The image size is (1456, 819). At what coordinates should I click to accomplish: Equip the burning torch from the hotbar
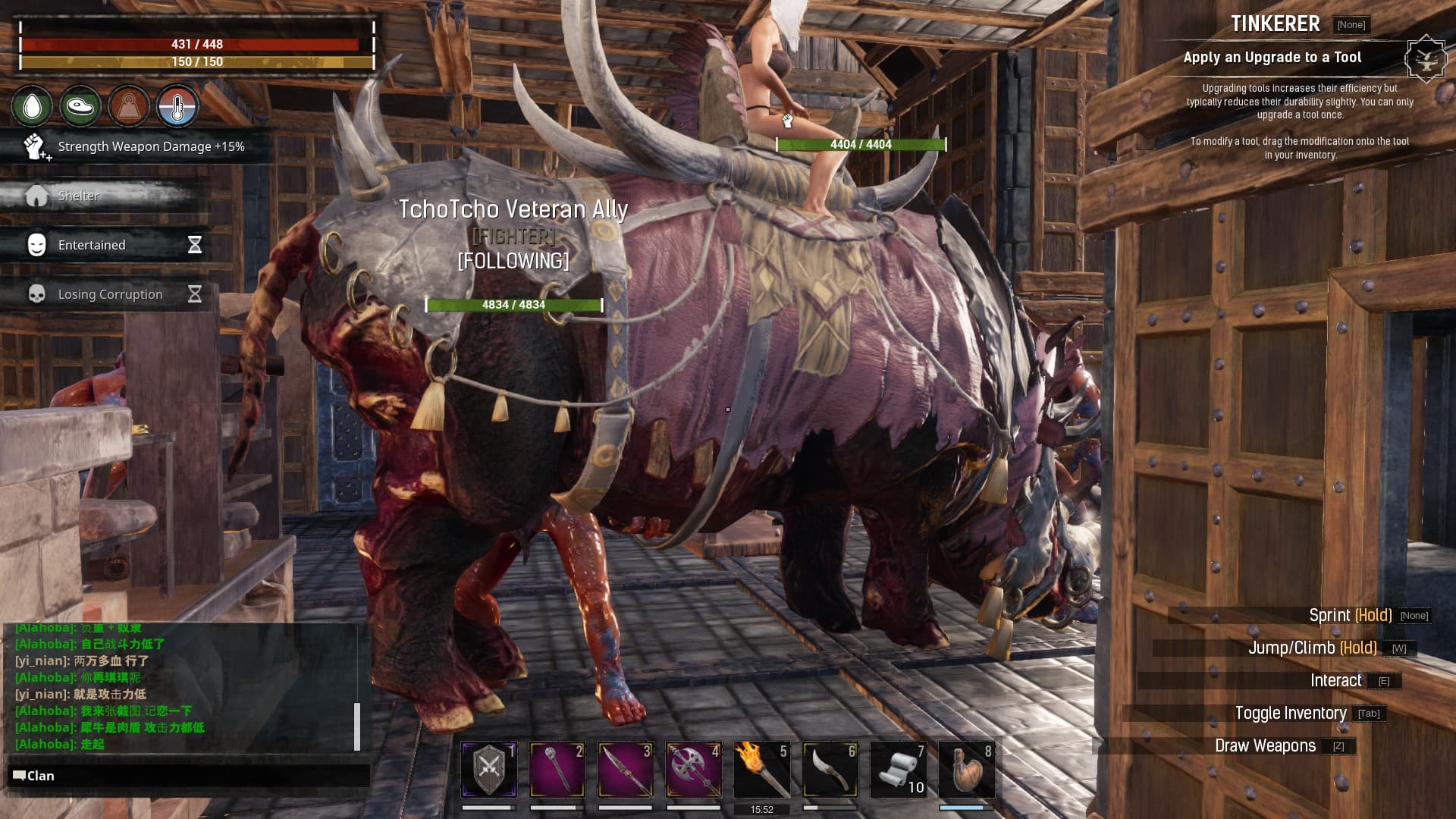pos(762,770)
